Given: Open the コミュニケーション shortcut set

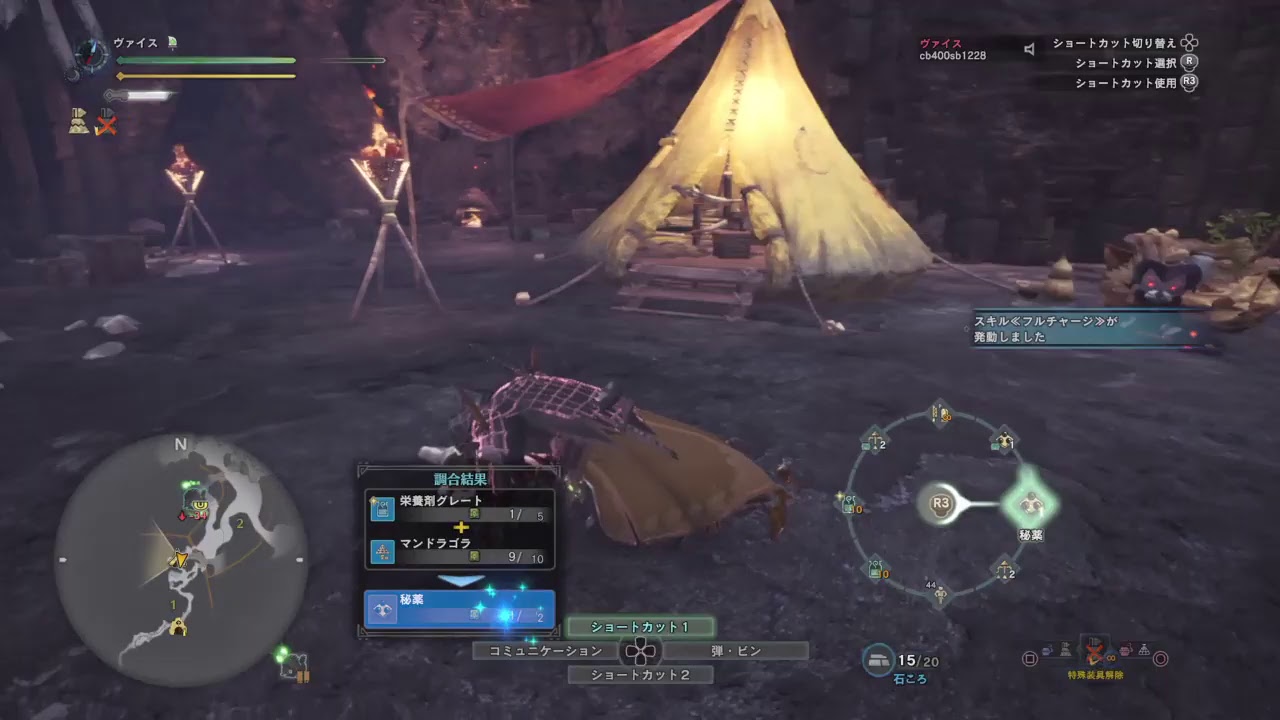Looking at the screenshot, I should tap(545, 651).
